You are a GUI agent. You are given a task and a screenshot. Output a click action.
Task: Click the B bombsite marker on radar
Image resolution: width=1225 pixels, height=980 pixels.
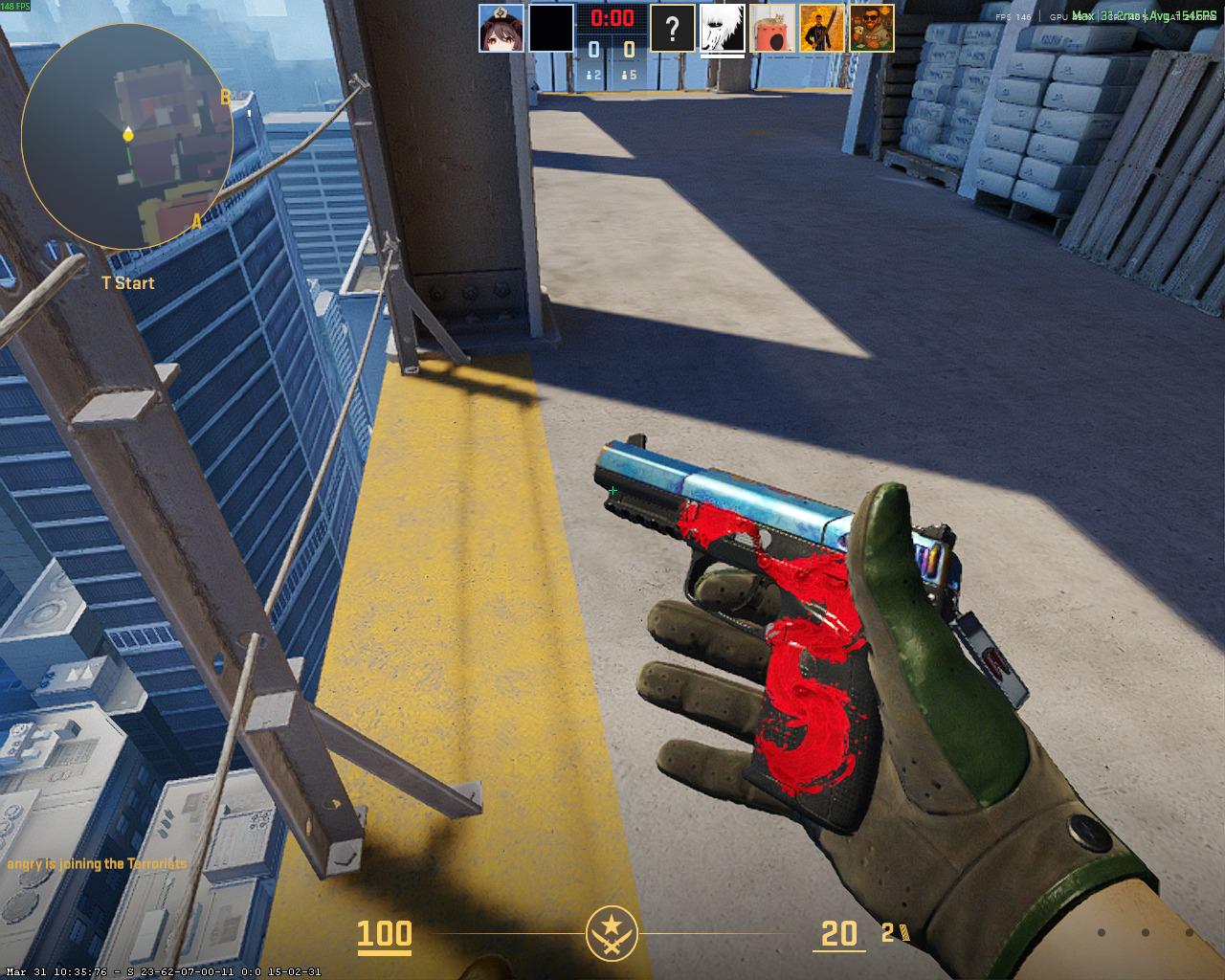tap(226, 97)
